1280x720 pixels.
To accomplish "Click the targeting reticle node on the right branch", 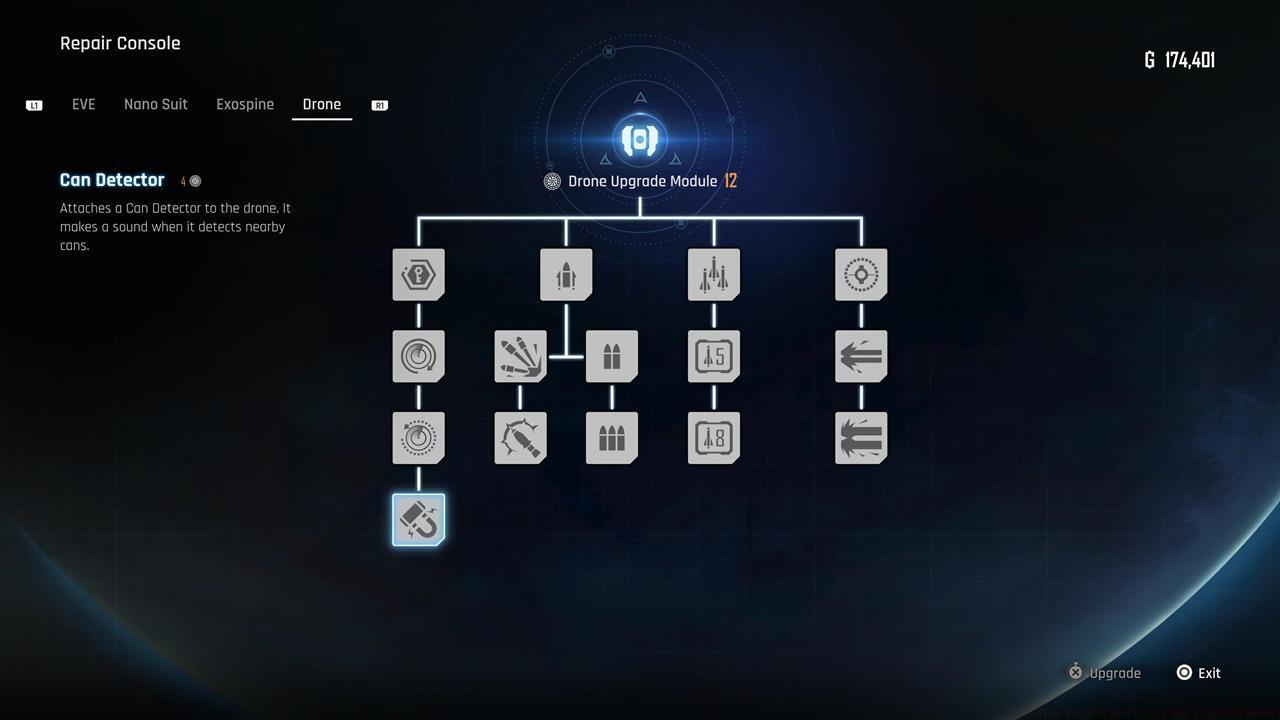I will 861,274.
